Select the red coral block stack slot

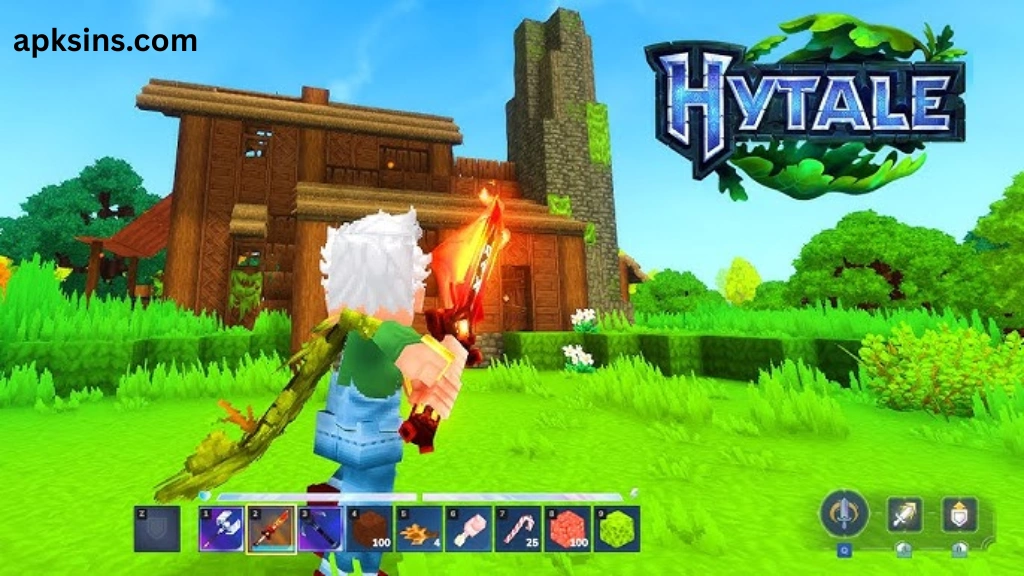(567, 529)
